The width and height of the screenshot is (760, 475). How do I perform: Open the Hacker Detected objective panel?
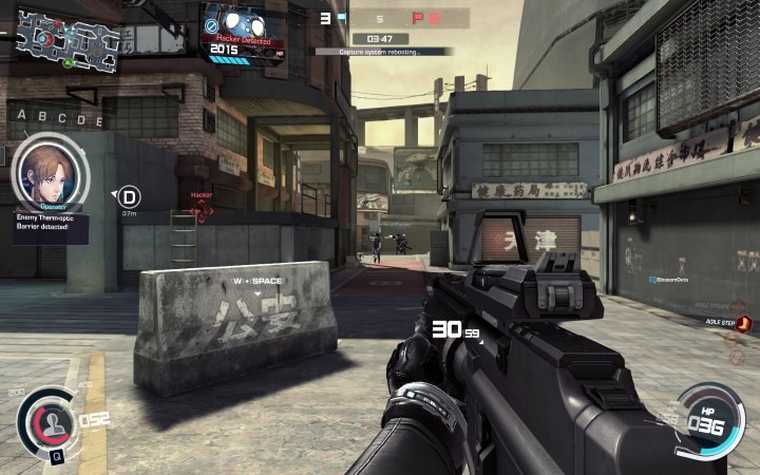pos(239,32)
